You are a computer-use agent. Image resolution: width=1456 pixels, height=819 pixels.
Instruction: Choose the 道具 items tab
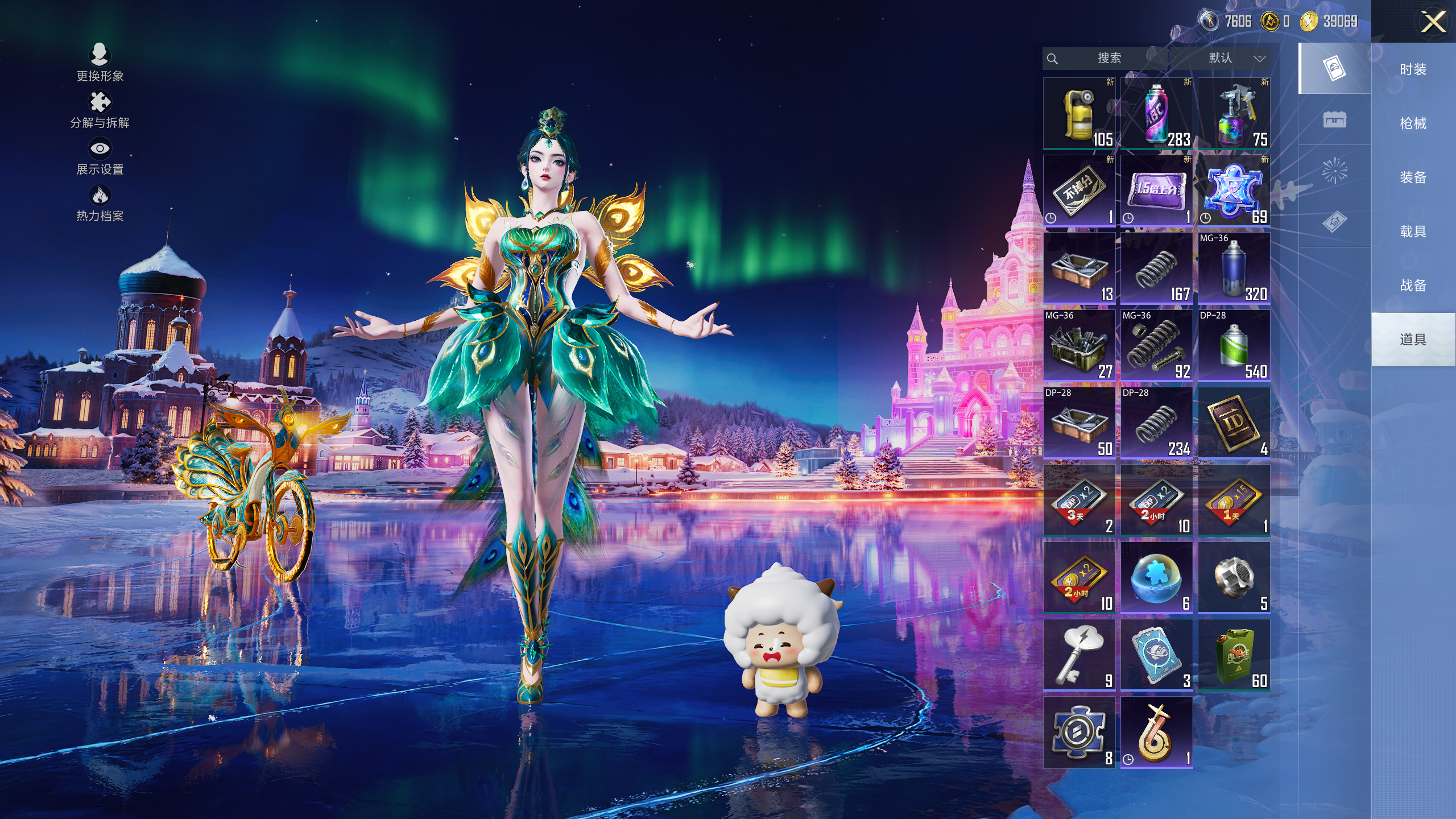(x=1413, y=340)
